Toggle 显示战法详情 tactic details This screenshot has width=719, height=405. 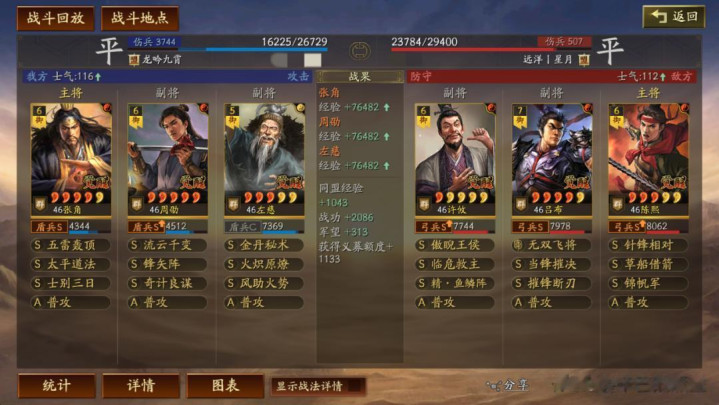[x=317, y=385]
